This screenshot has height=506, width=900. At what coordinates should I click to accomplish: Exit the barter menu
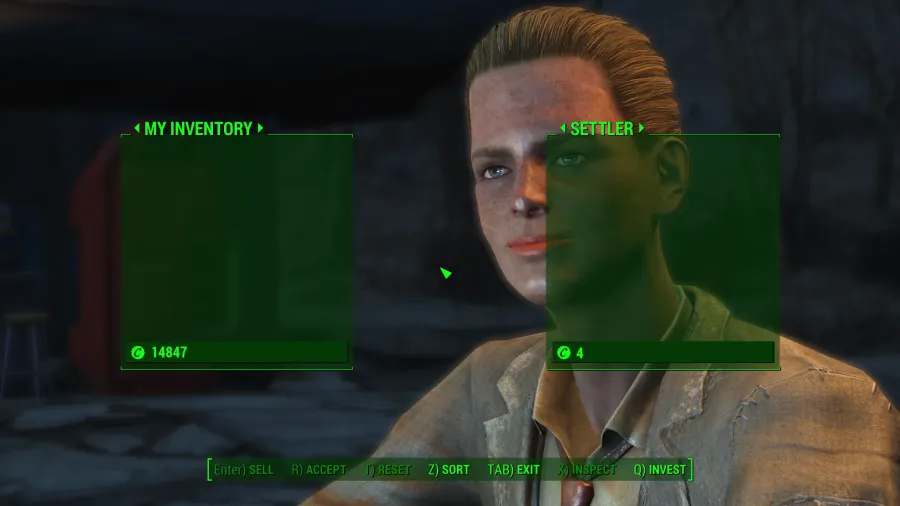(x=513, y=470)
